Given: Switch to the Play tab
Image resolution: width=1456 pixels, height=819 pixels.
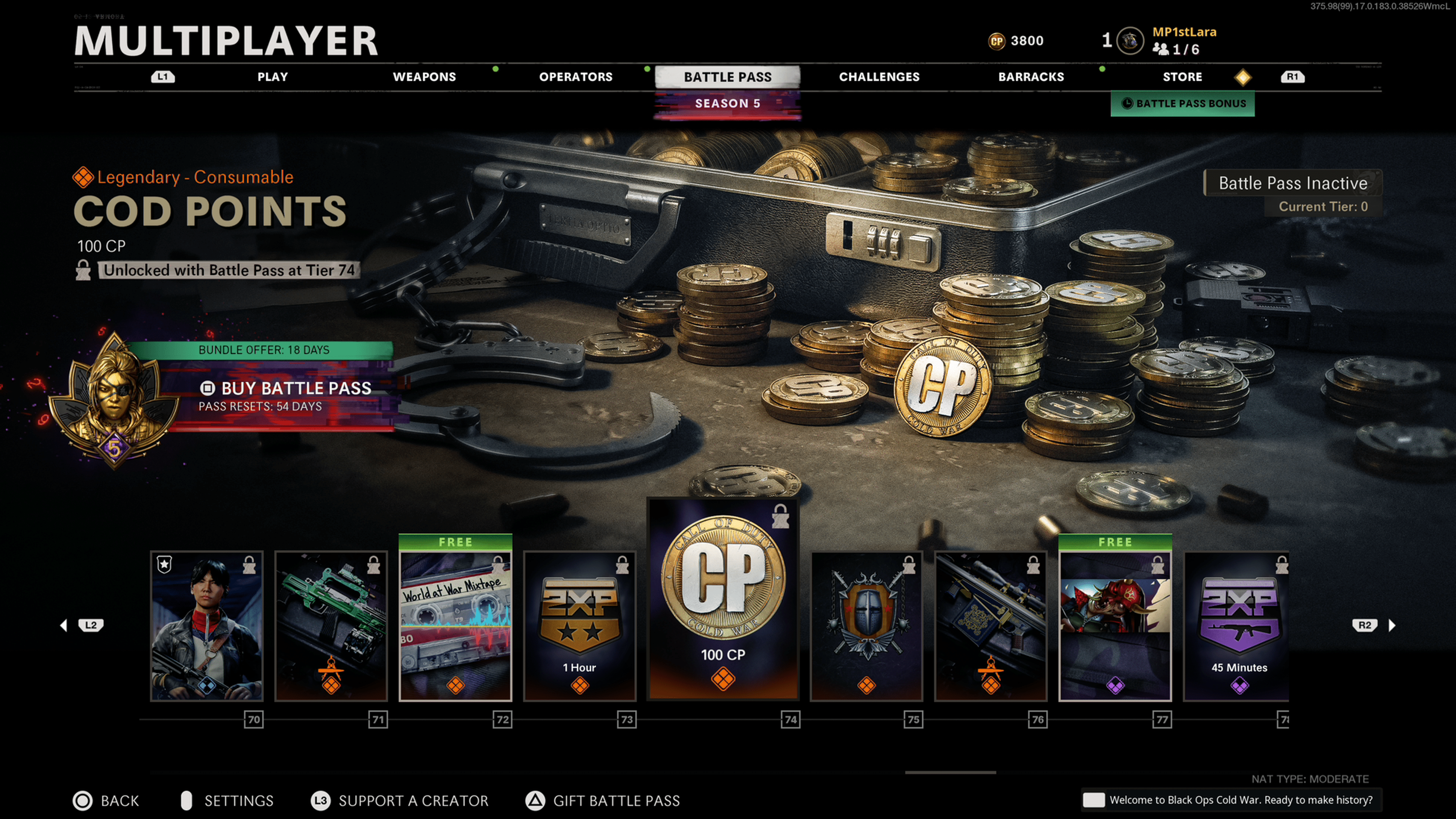Looking at the screenshot, I should tap(273, 77).
